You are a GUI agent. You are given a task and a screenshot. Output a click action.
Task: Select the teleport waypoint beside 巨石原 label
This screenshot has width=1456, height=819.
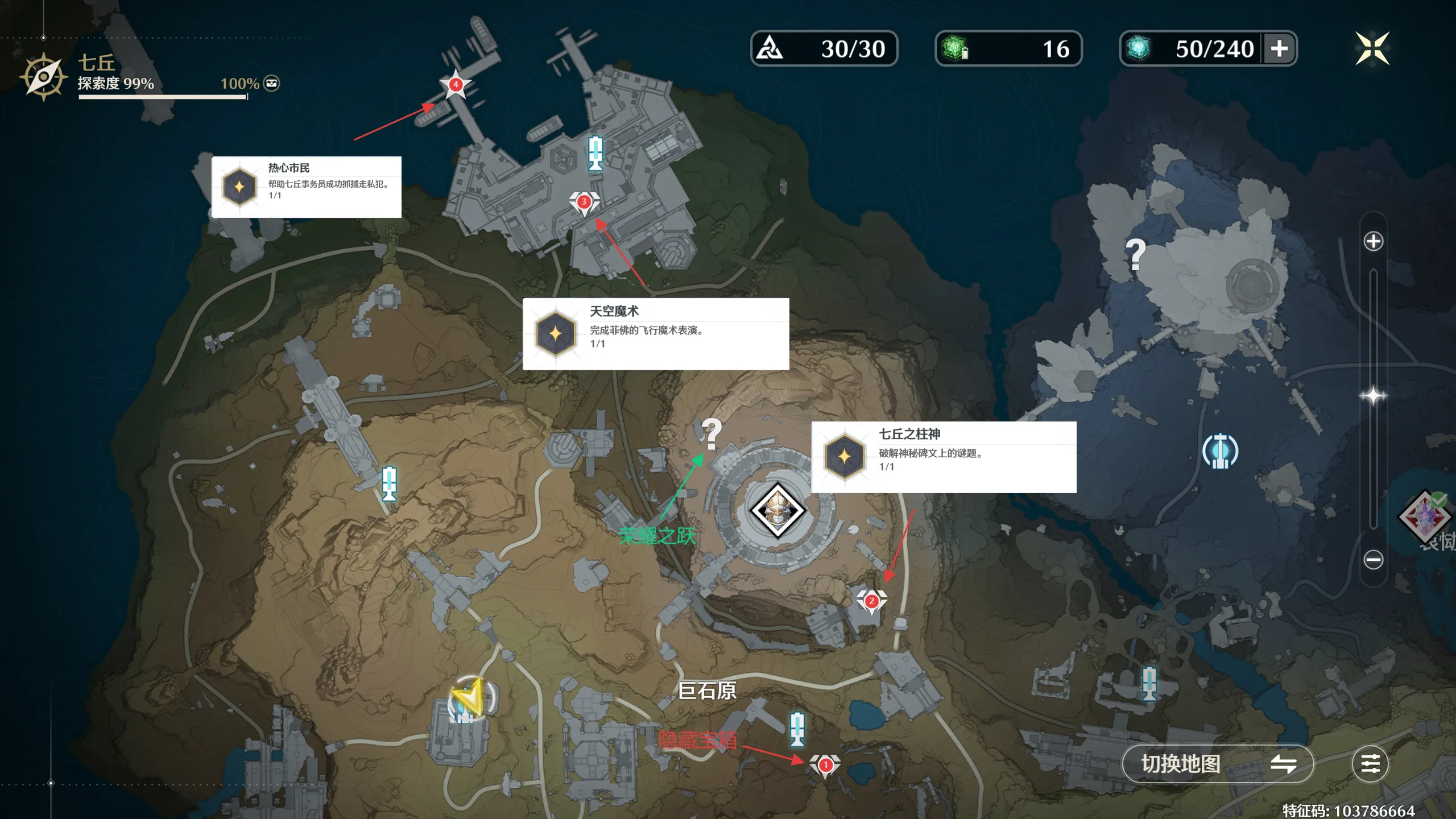coord(797,728)
